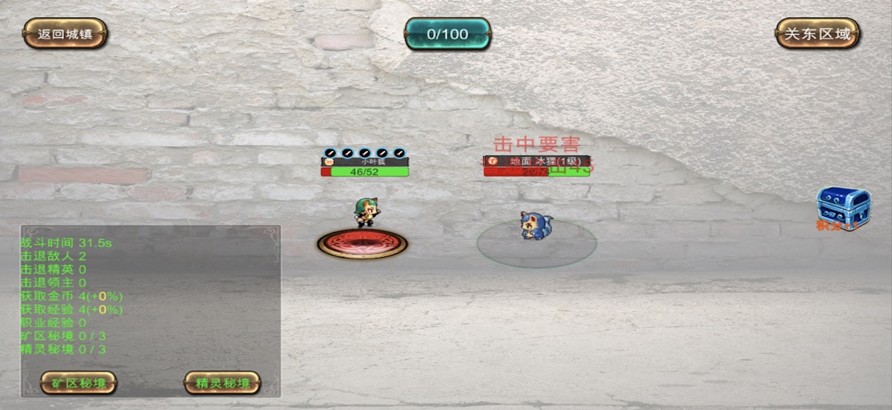The width and height of the screenshot is (892, 410).
Task: Enter the 精灵秘境 spirit secret realm
Action: point(222,382)
